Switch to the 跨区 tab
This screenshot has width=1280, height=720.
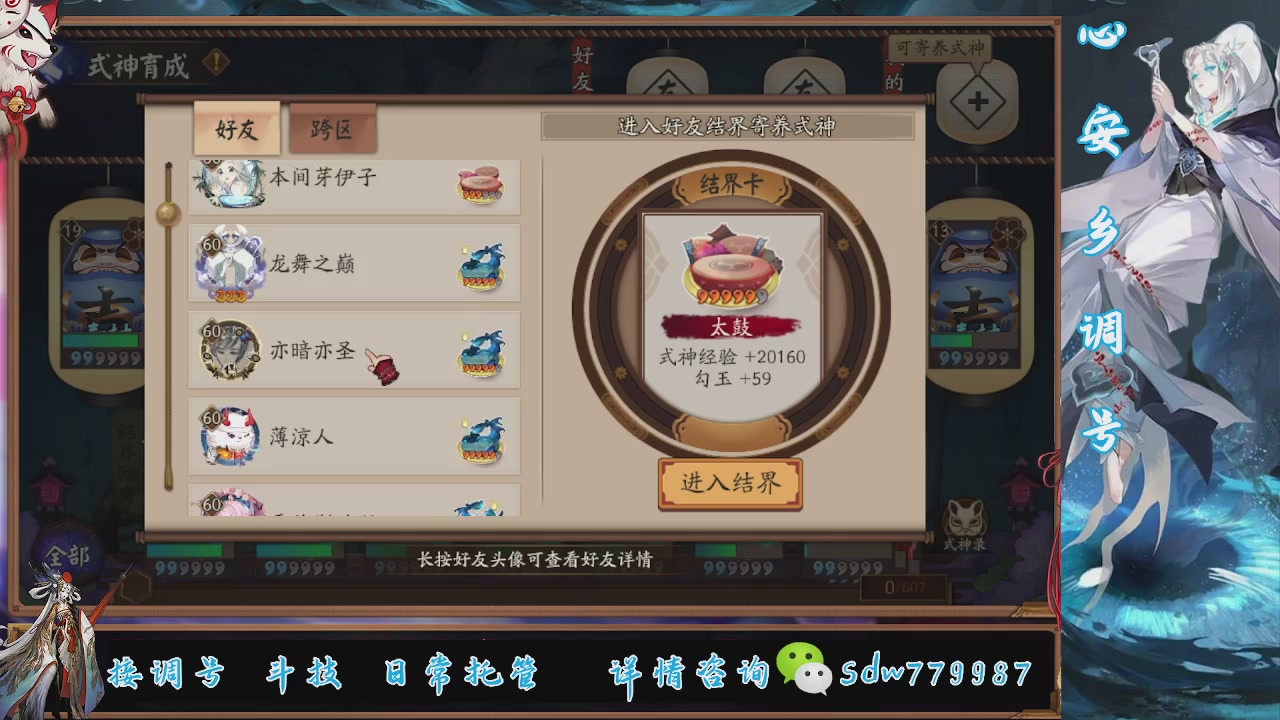[331, 129]
